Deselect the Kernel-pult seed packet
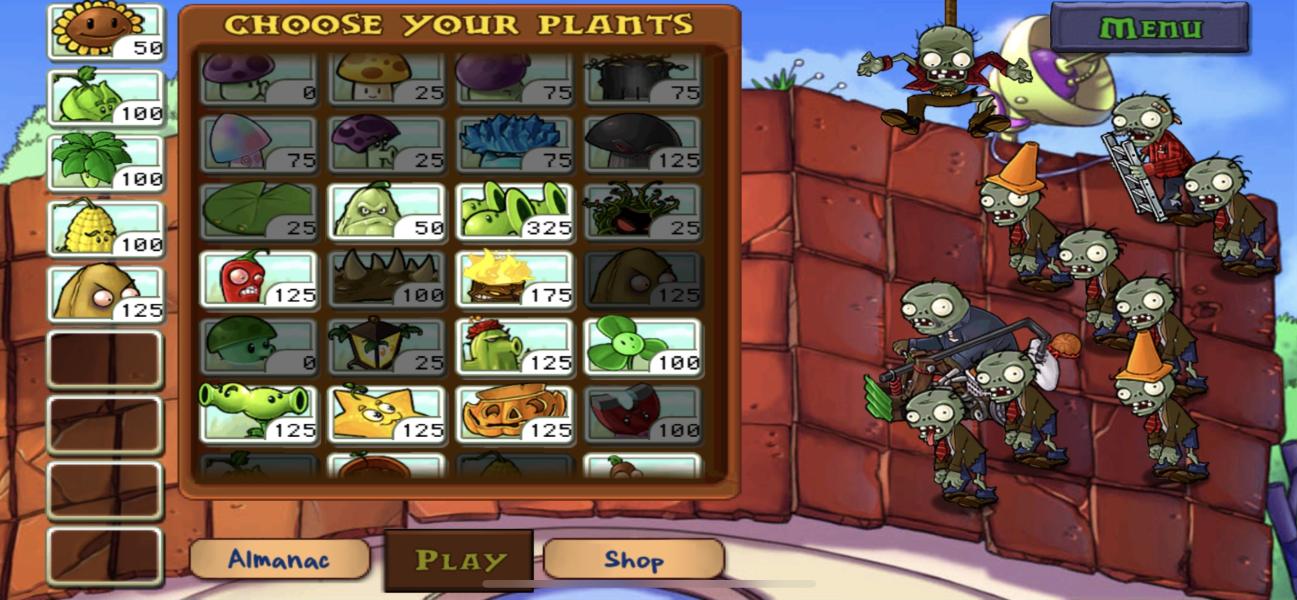1297x600 pixels. [x=105, y=227]
